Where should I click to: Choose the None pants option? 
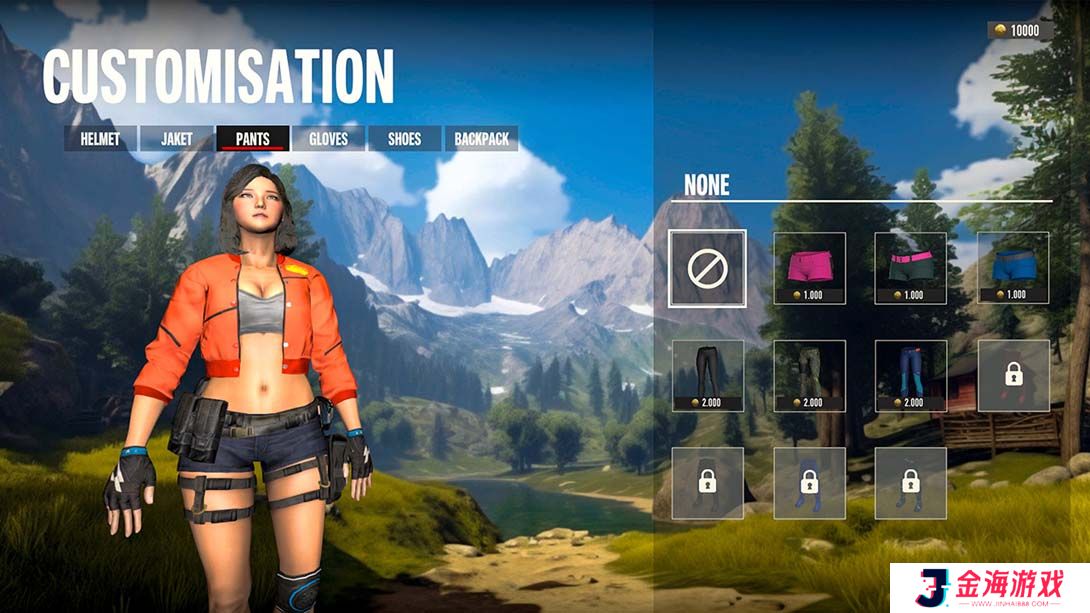(x=707, y=268)
